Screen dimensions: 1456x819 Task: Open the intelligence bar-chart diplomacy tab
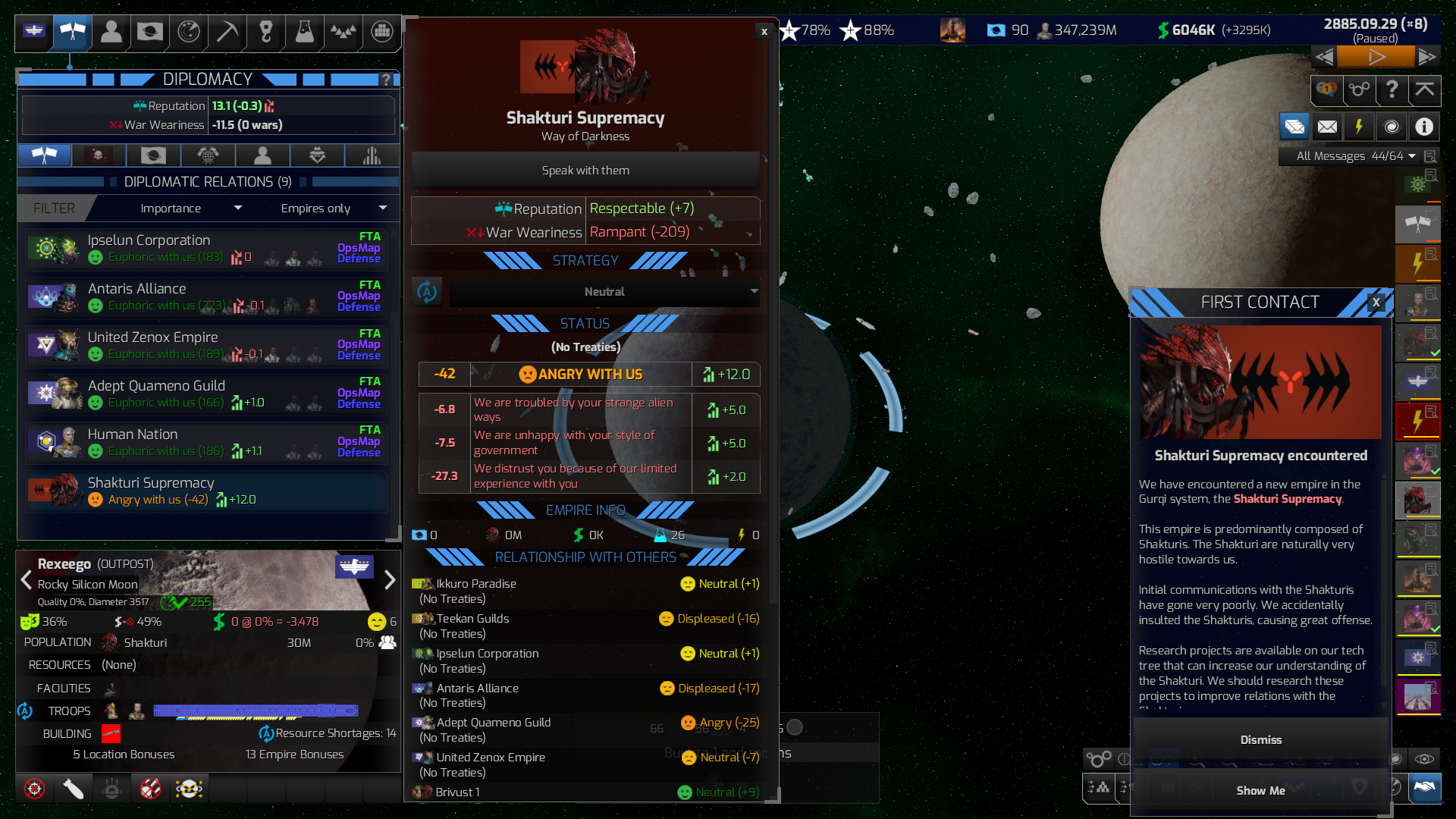tap(372, 155)
